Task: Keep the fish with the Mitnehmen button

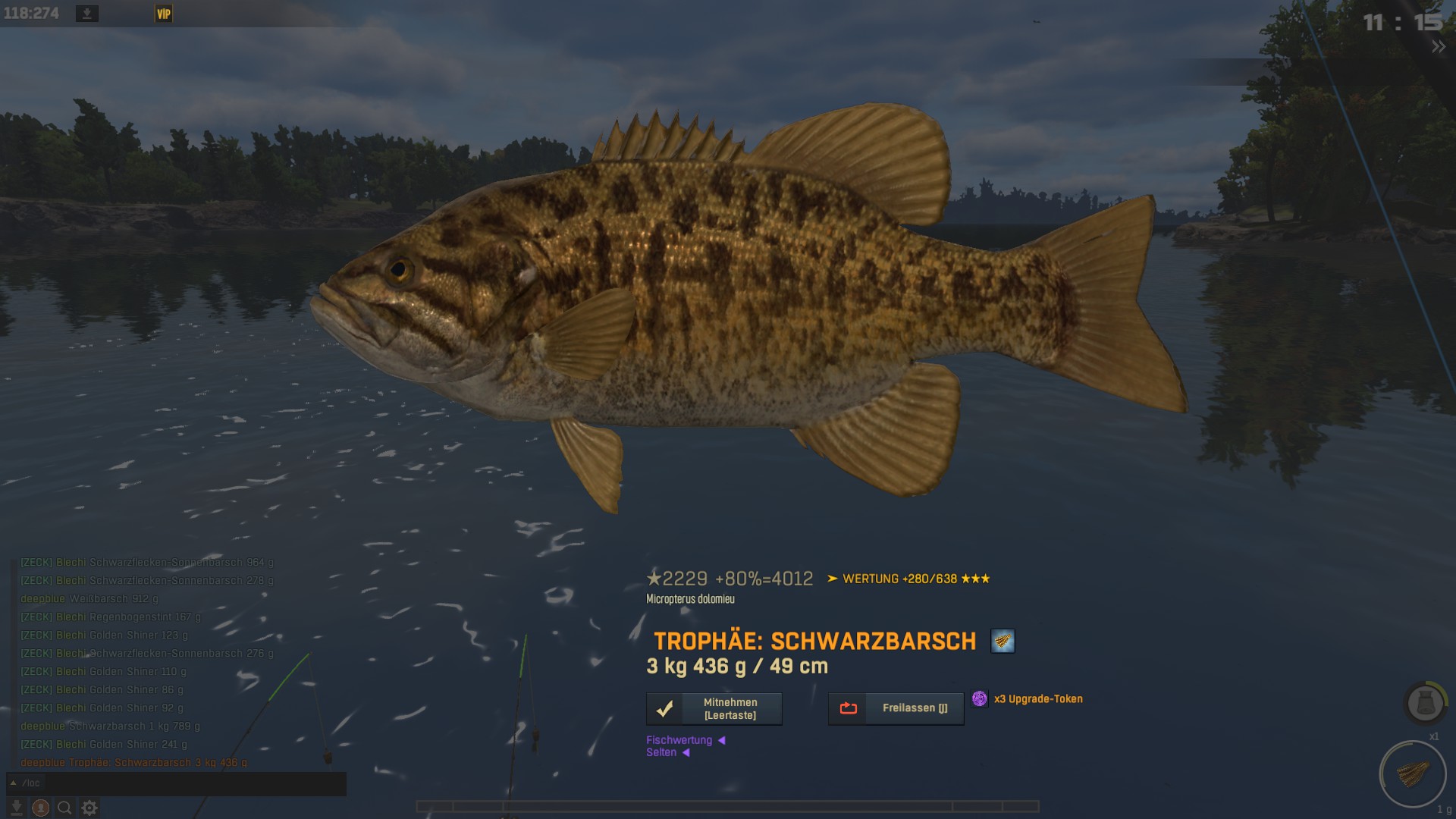Action: coord(714,708)
